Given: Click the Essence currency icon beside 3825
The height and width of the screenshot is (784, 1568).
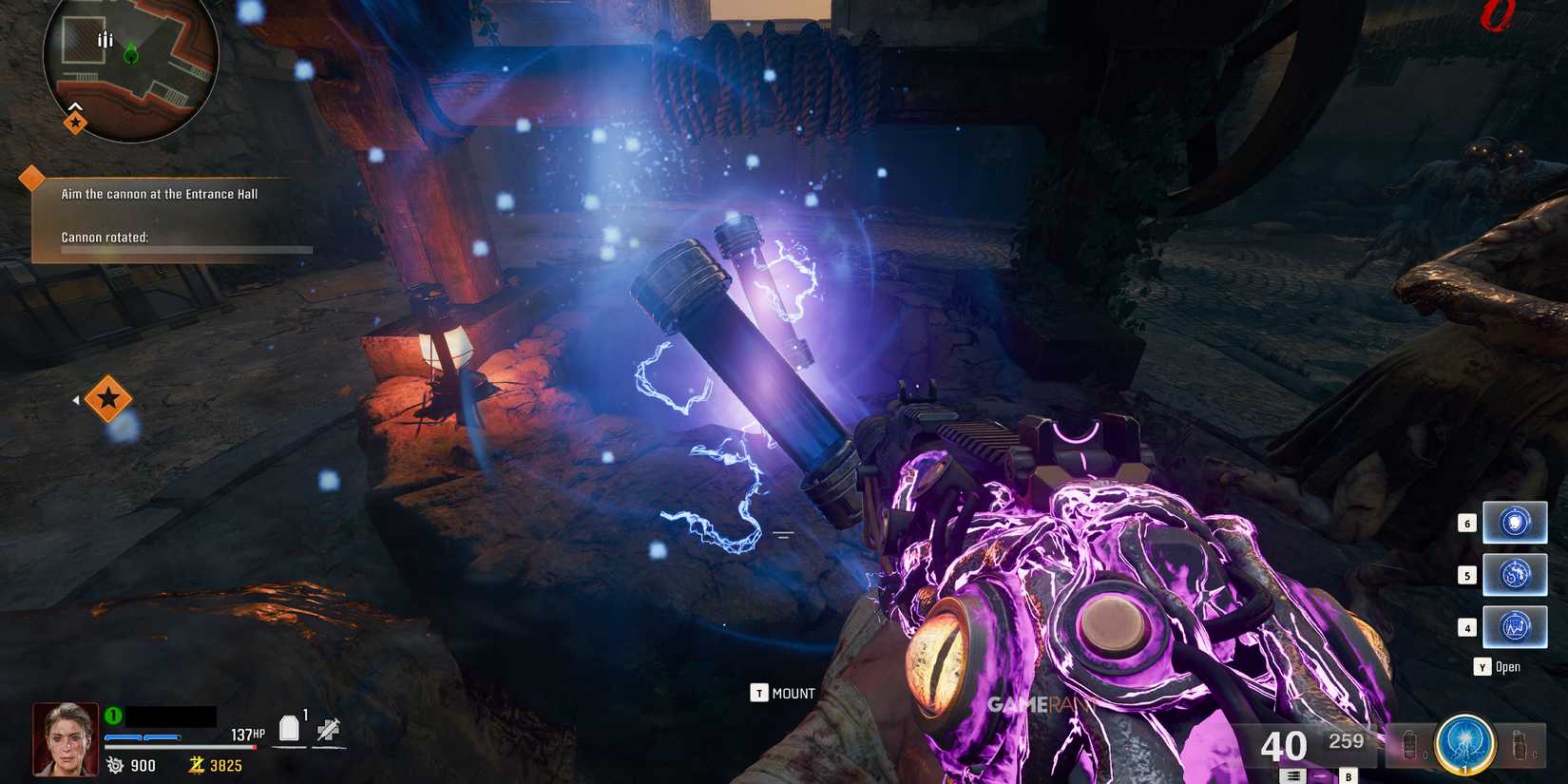Looking at the screenshot, I should point(196,765).
